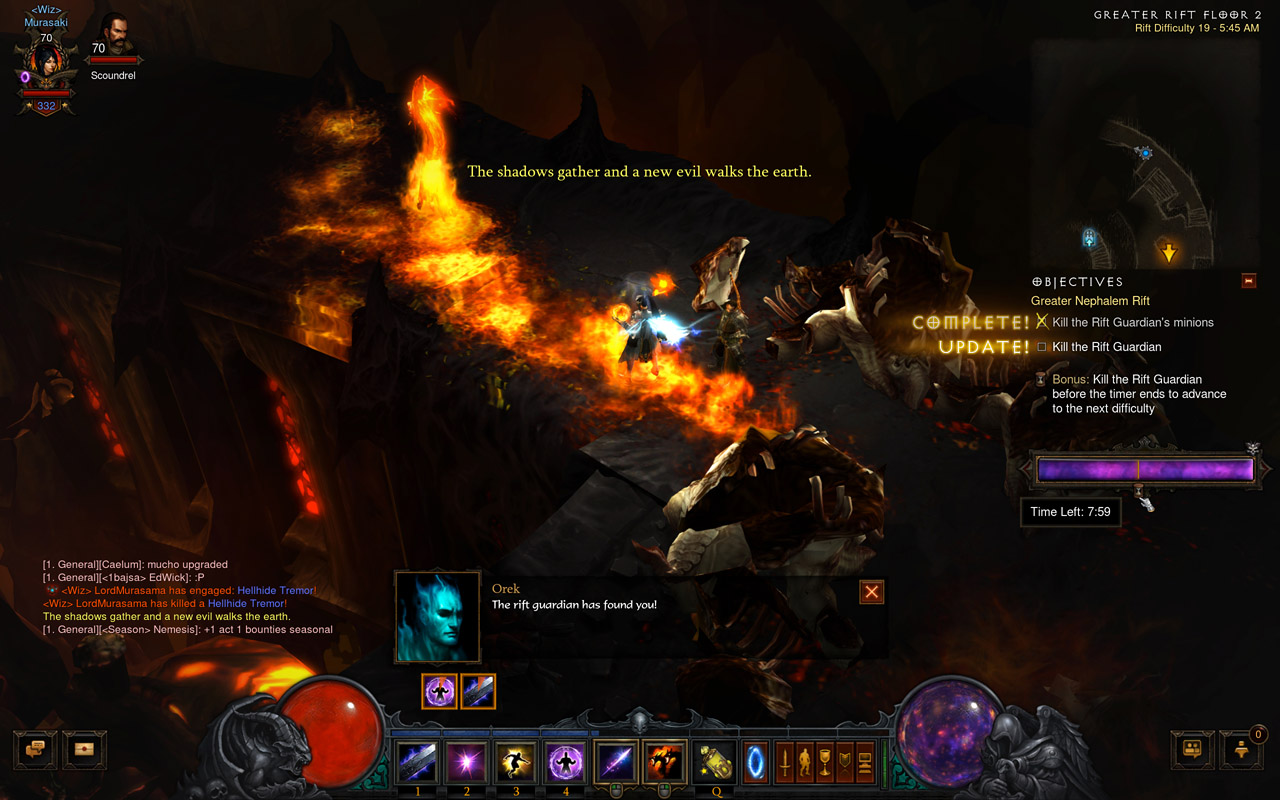Use the teleporting figure skill in slot 3

pos(516,763)
